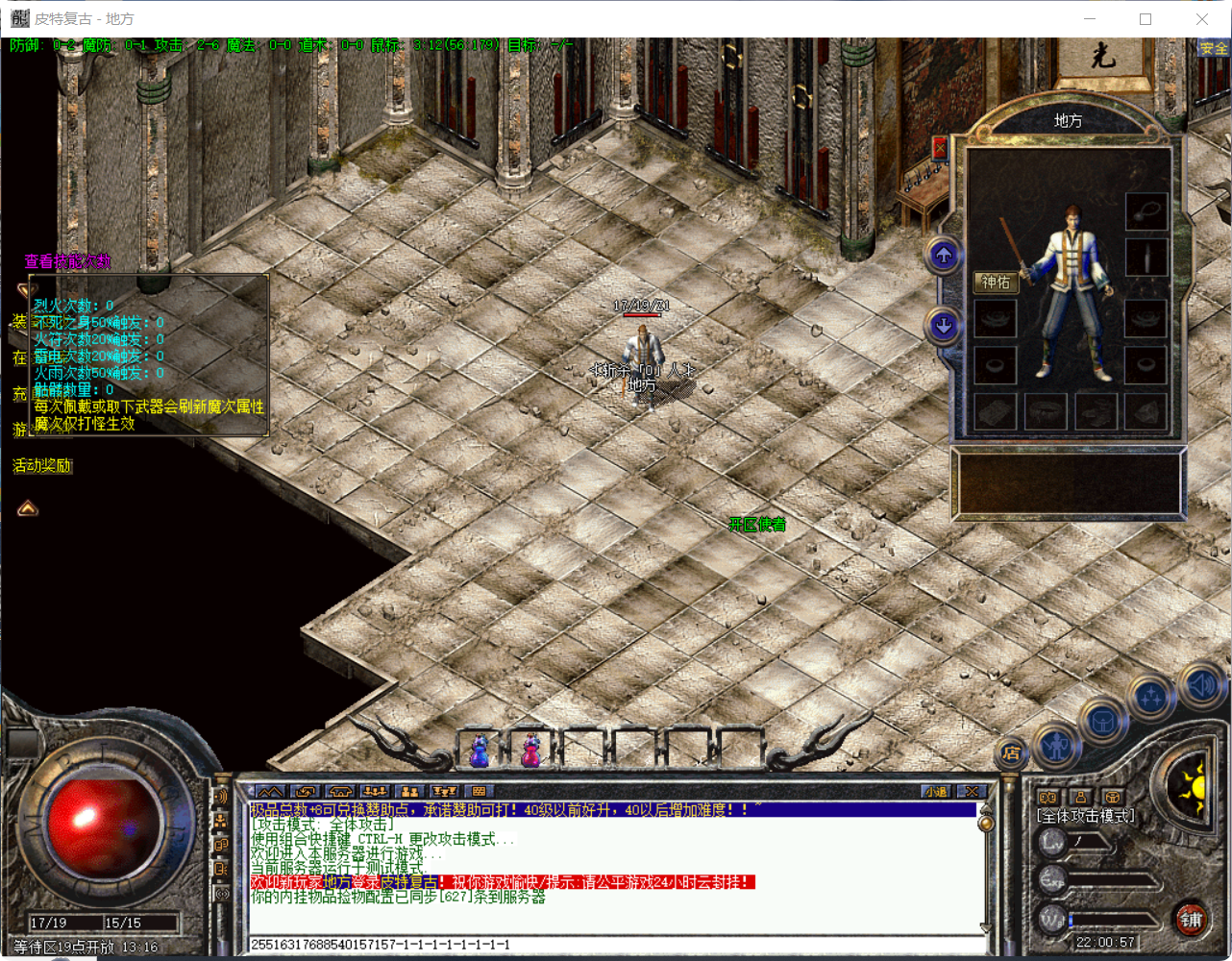Click the person icon above attack mode label
Image resolution: width=1232 pixels, height=961 pixels.
[x=1080, y=797]
